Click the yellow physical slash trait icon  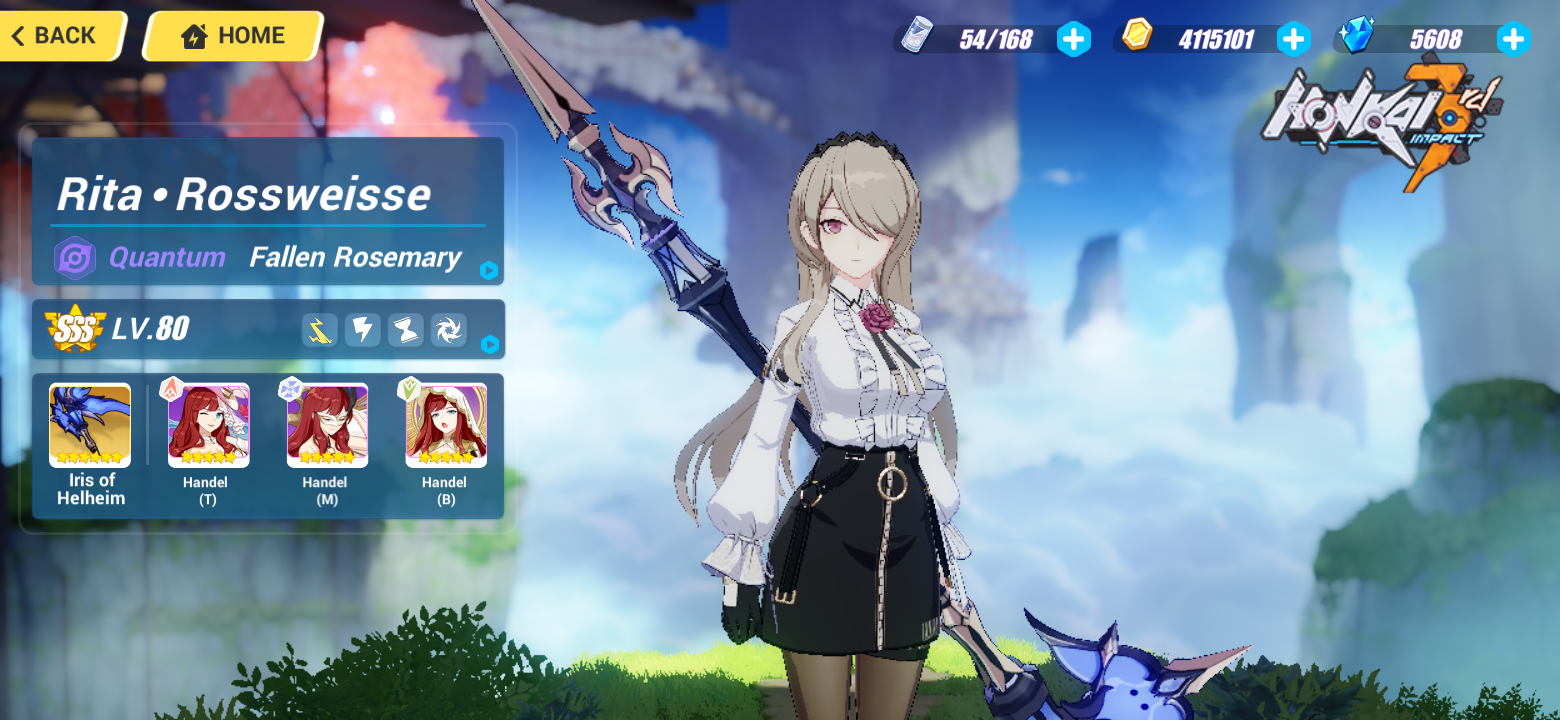tap(320, 330)
